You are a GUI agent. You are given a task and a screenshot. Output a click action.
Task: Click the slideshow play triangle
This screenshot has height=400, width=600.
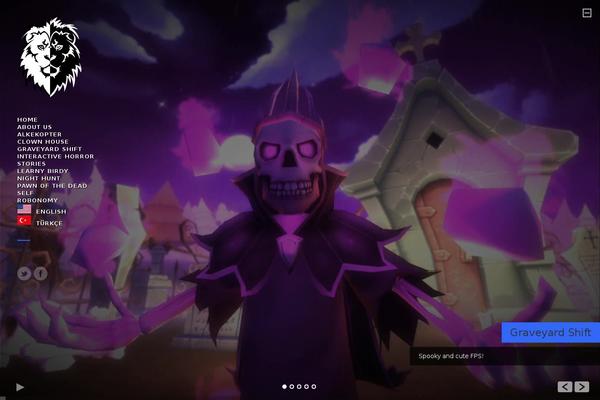coord(20,387)
